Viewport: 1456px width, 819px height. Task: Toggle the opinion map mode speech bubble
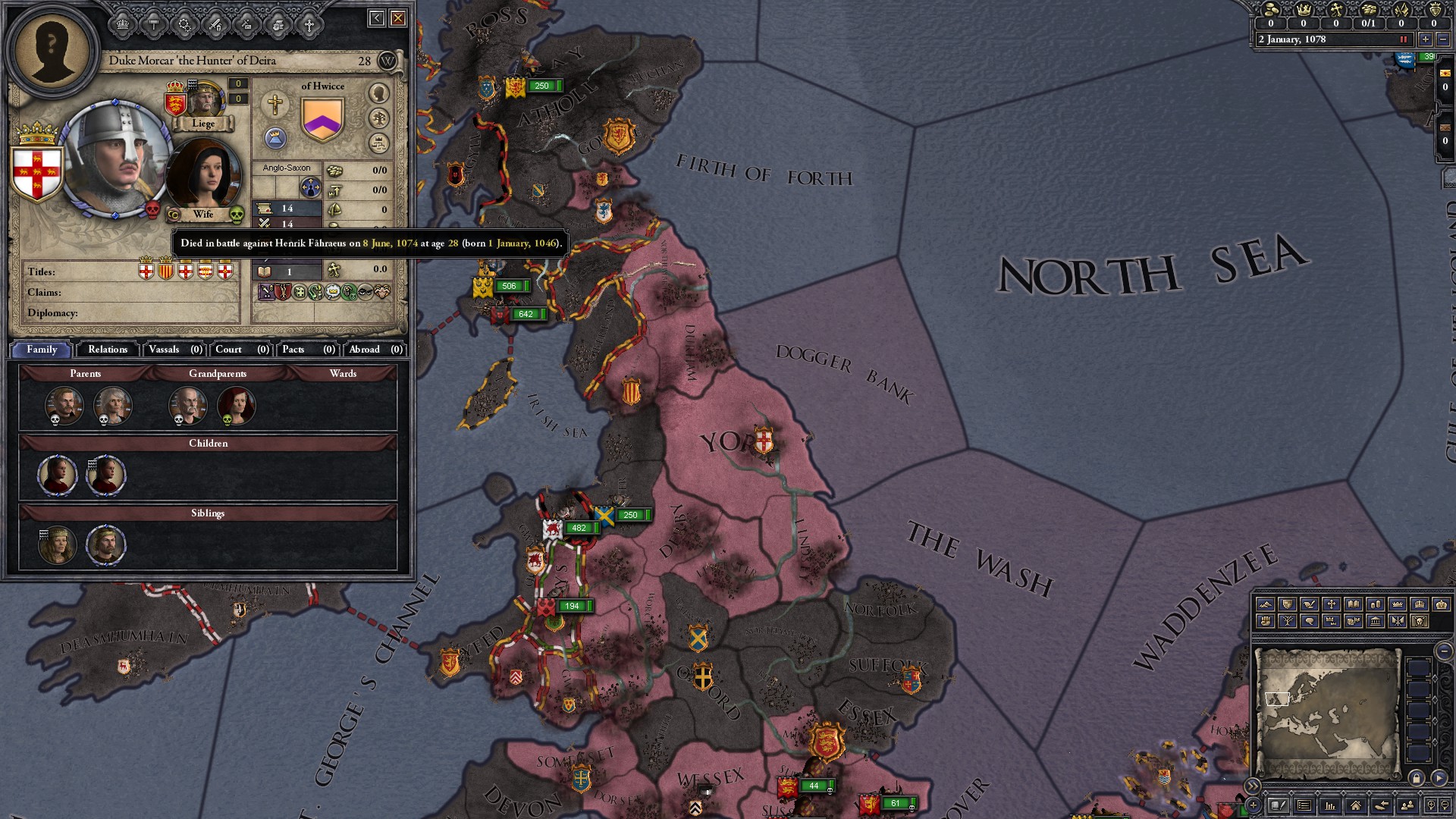(1308, 622)
